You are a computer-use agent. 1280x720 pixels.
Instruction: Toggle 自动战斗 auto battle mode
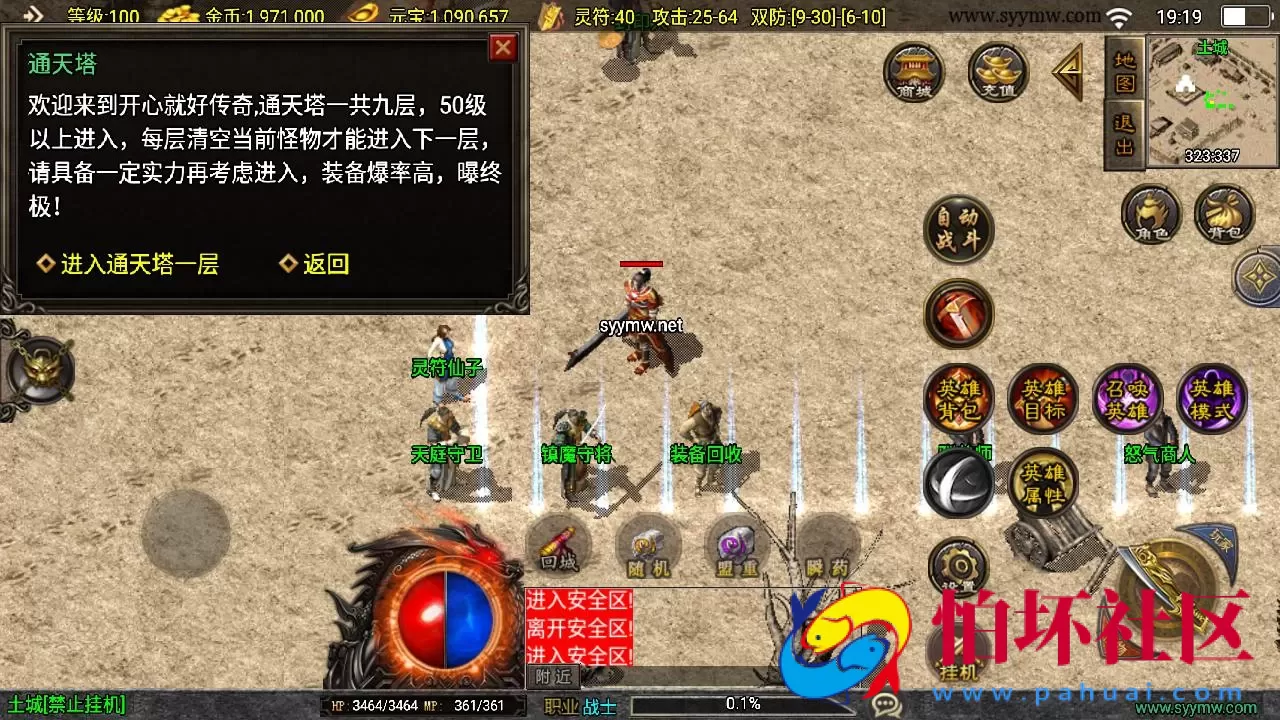coord(957,228)
